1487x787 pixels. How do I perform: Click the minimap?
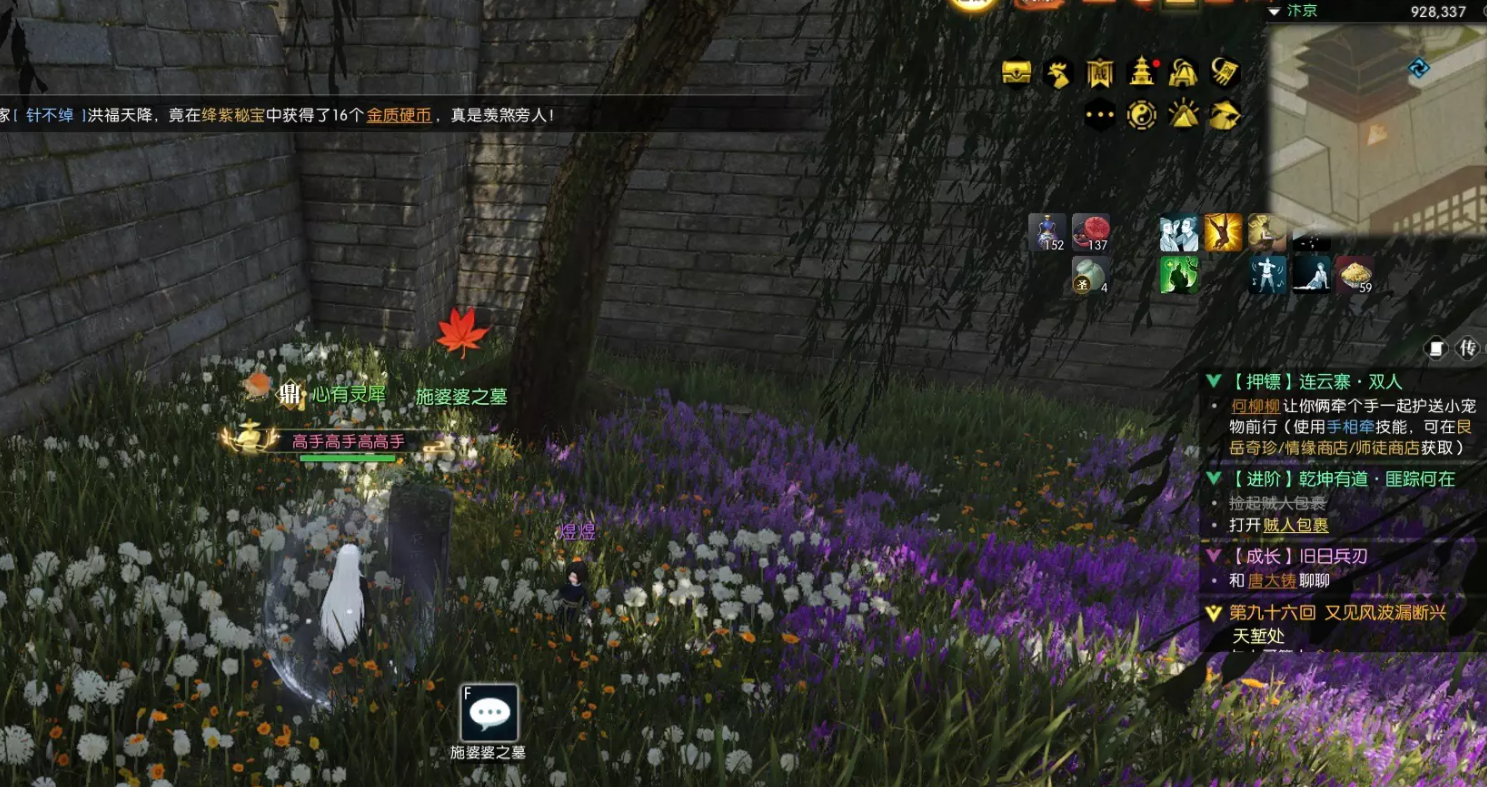tap(1377, 125)
